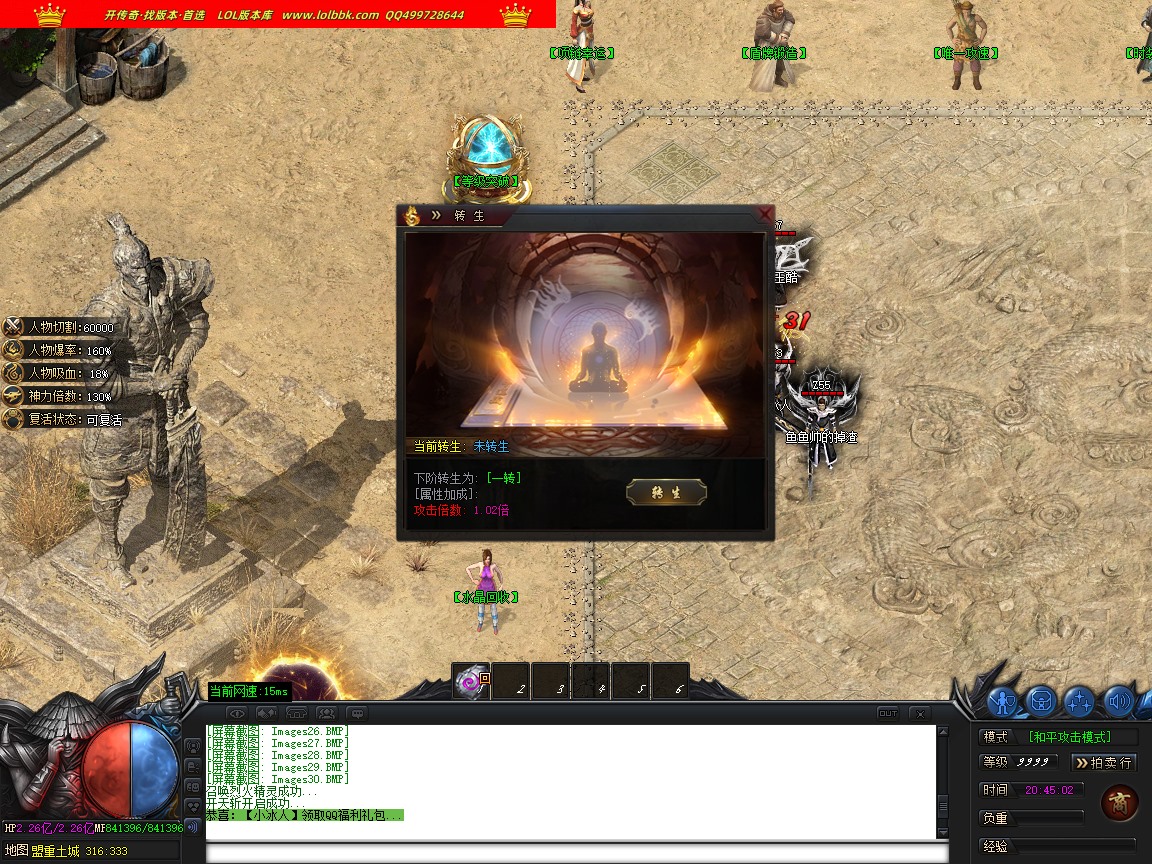Screen dimensions: 1152x864
Task: Open the skills icon with four sparkles
Action: pos(1080,702)
